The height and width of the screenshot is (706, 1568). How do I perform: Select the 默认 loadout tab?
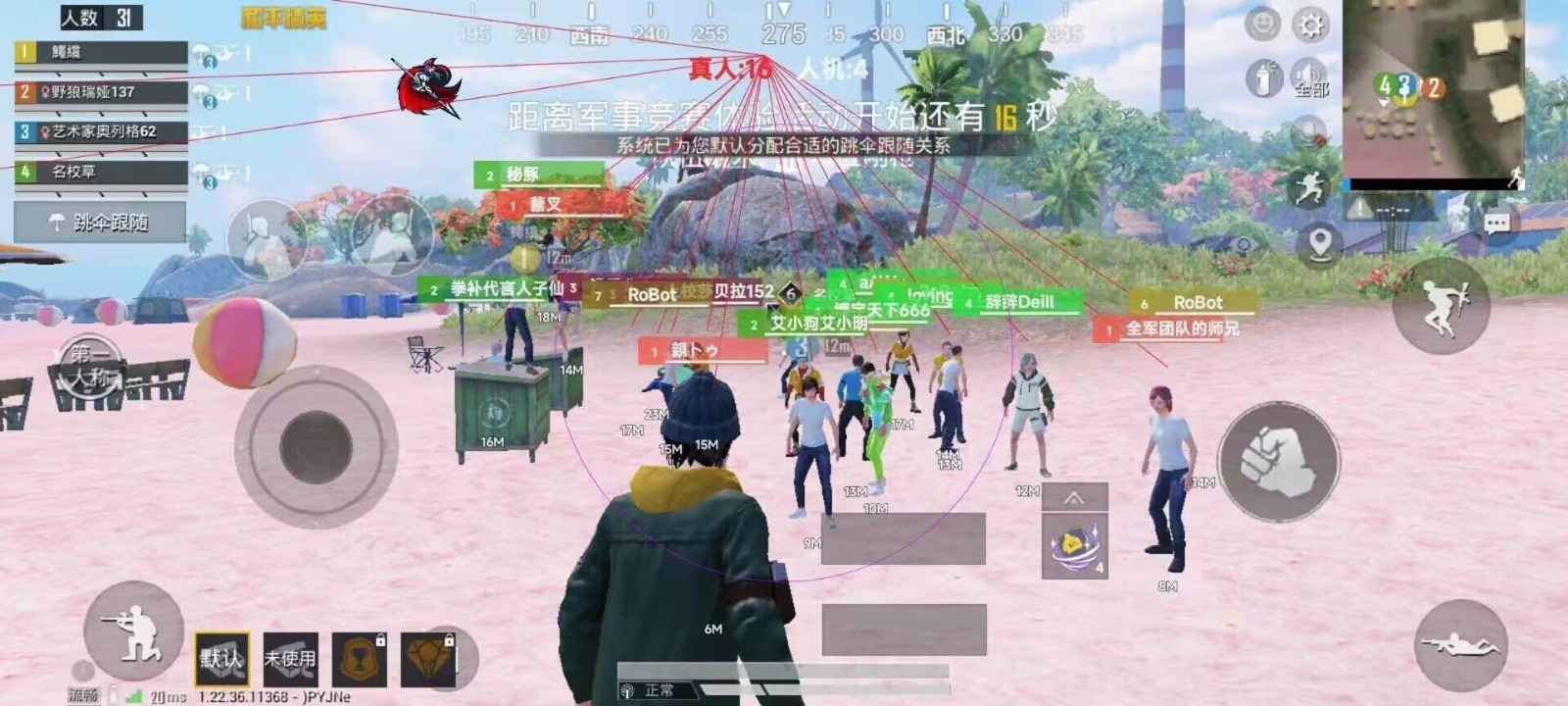222,657
